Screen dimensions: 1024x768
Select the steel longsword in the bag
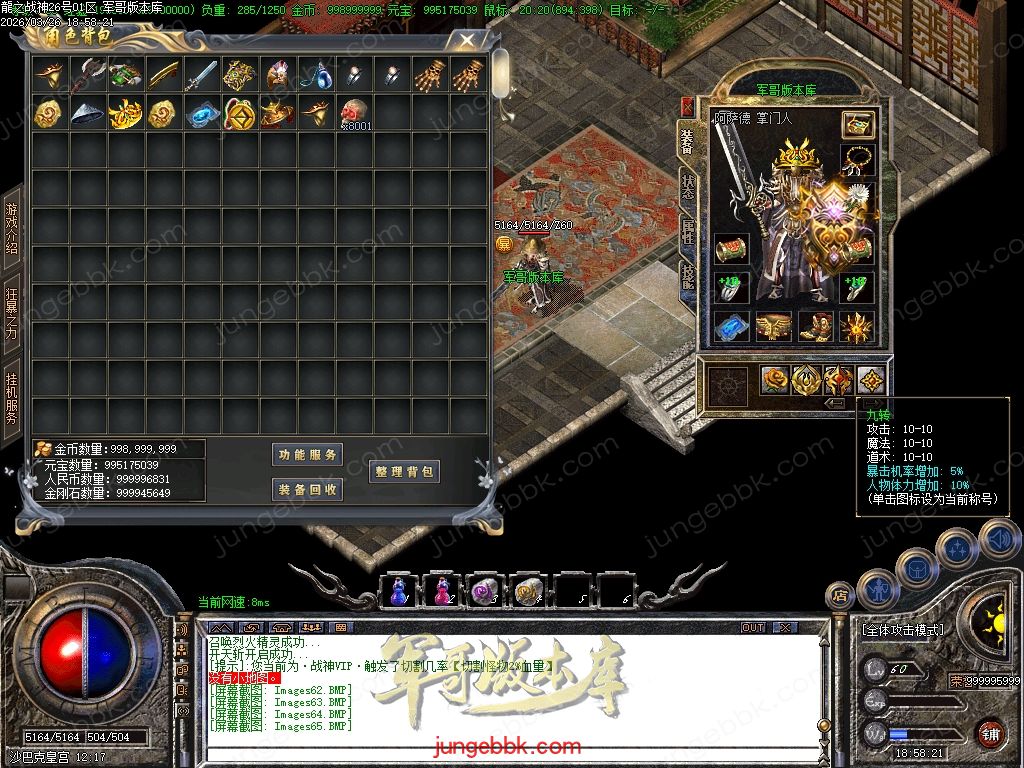coord(202,75)
